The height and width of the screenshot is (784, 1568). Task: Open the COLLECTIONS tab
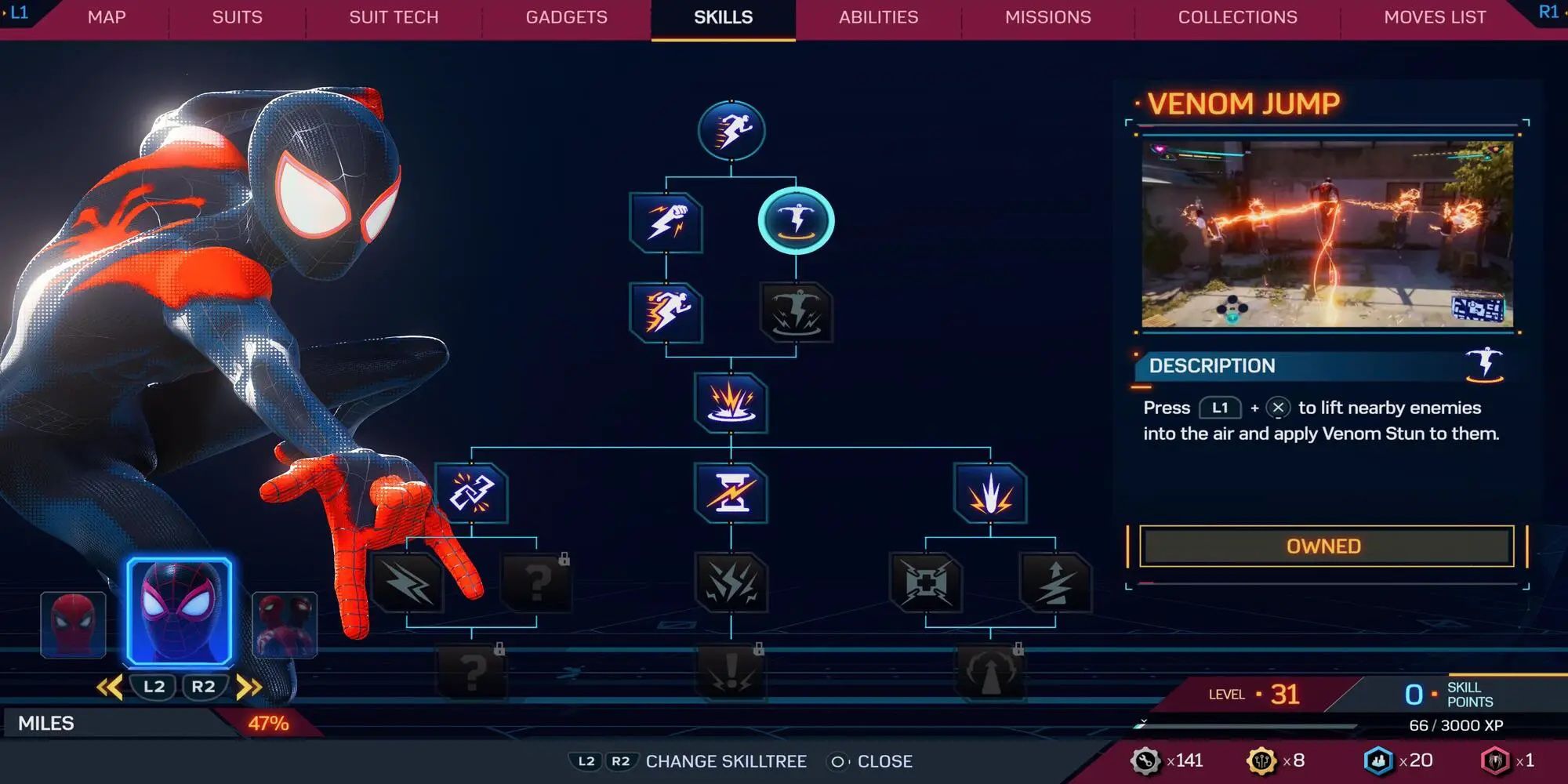click(1236, 16)
